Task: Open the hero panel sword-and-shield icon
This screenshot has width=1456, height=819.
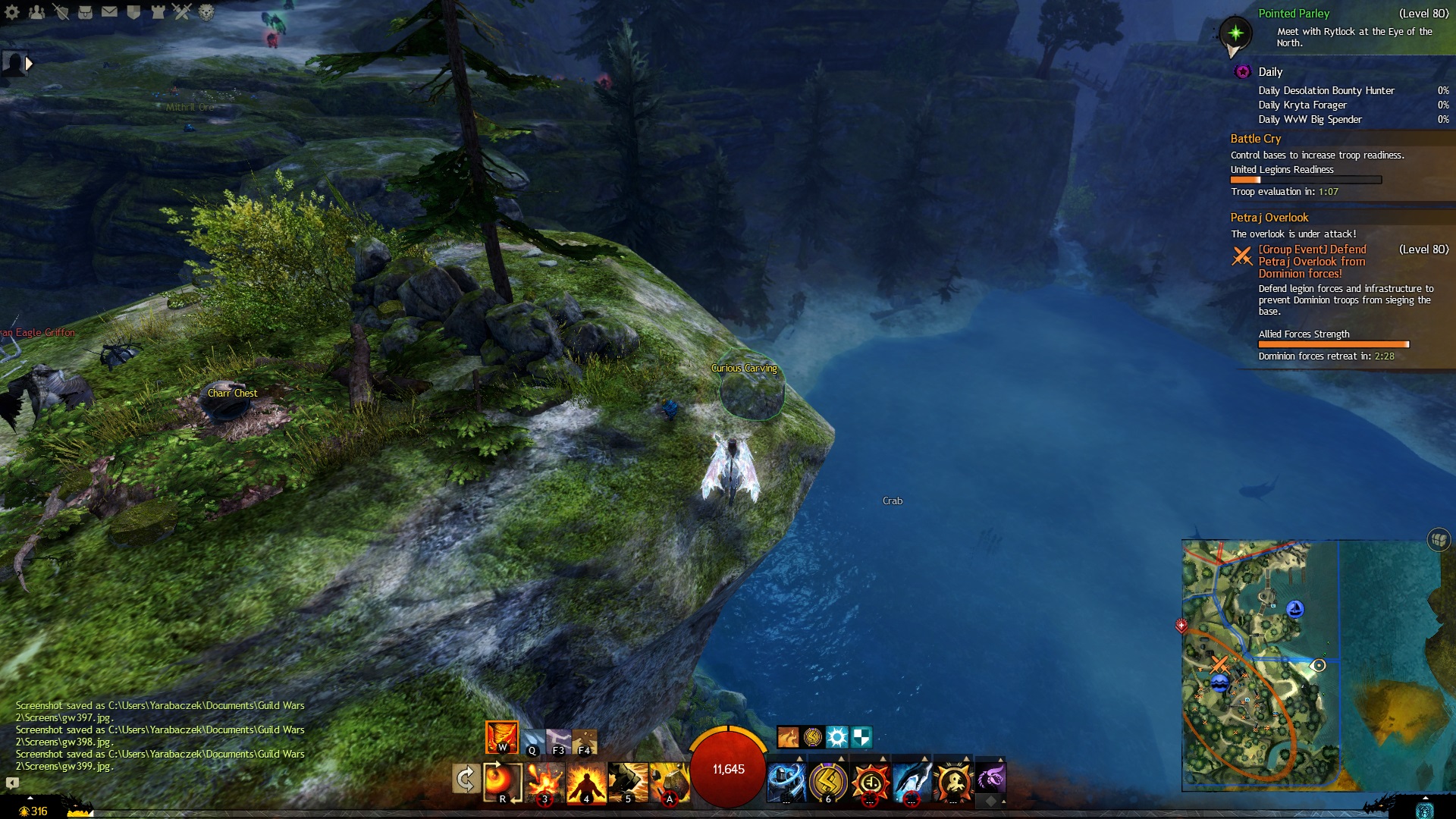Action: tap(61, 12)
